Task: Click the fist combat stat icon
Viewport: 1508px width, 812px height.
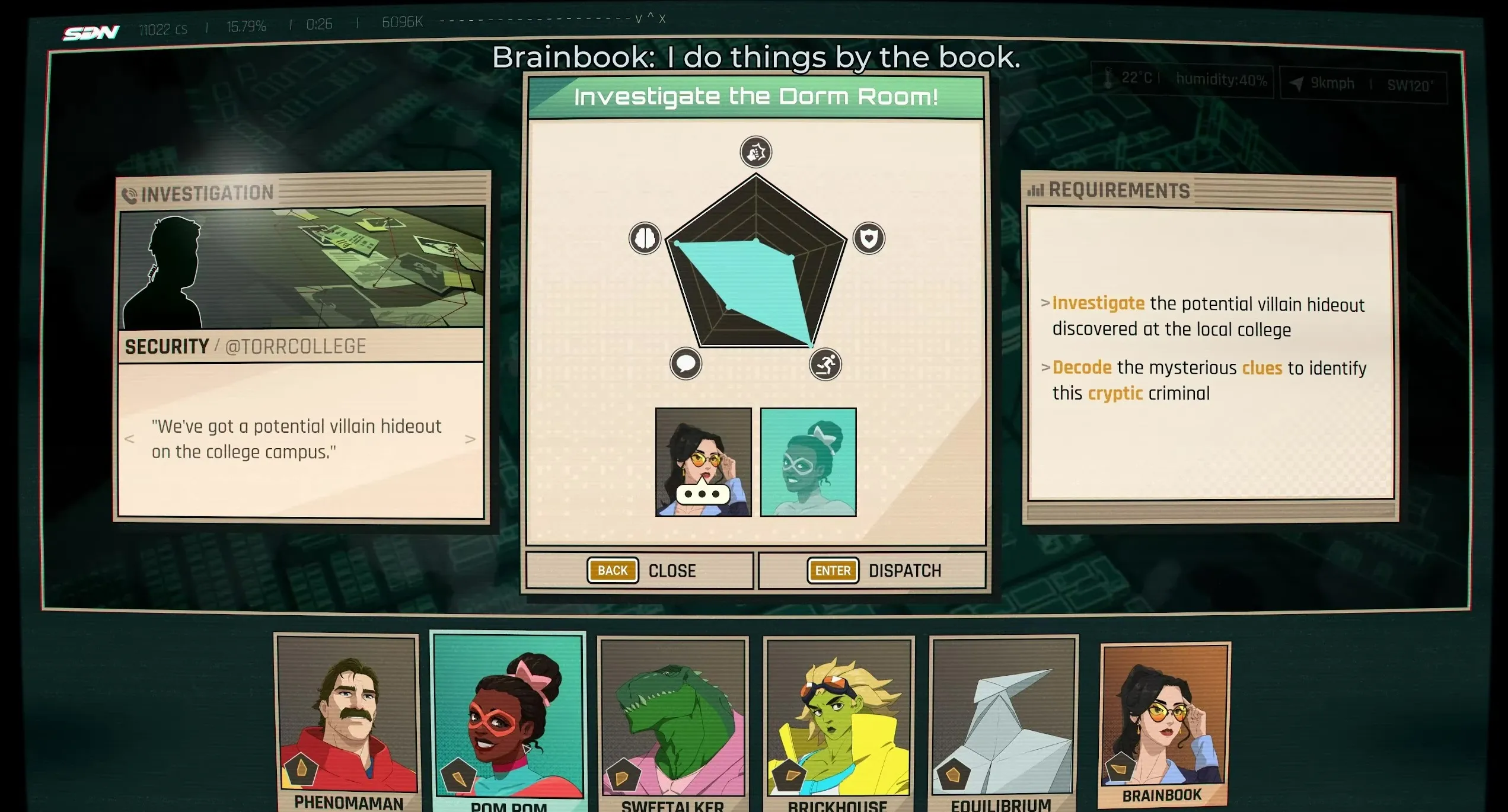Action: pos(756,152)
